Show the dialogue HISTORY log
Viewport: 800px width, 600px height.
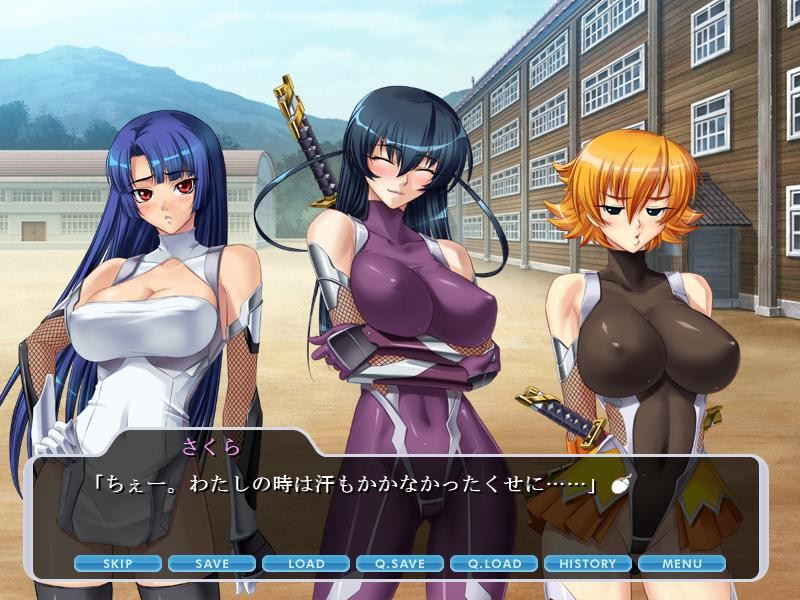[588, 564]
